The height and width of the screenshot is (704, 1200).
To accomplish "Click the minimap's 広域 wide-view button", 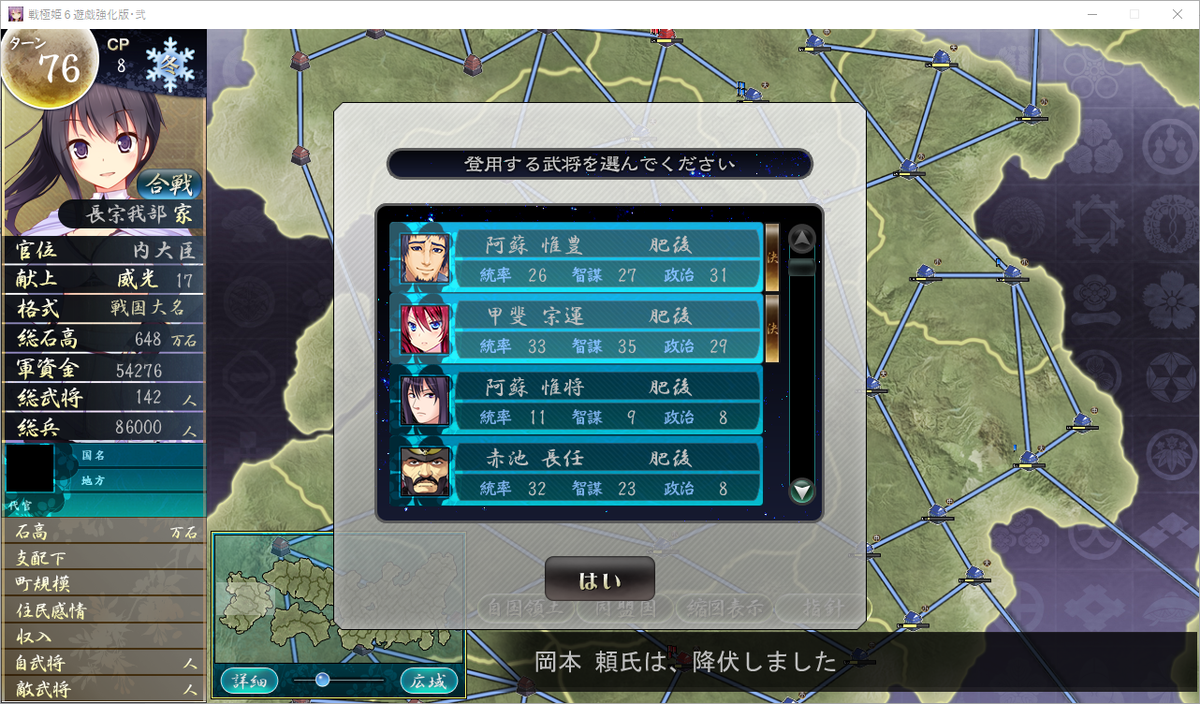I will click(429, 681).
